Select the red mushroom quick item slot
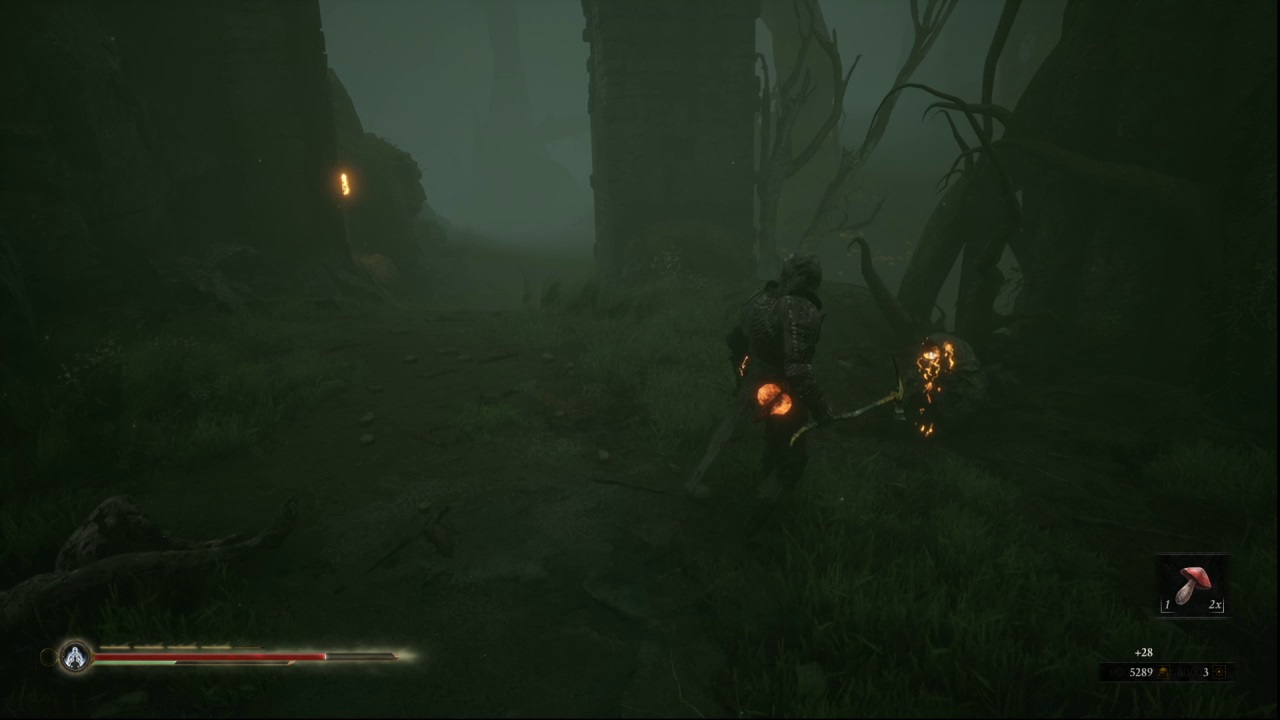Image resolution: width=1280 pixels, height=720 pixels. [1192, 585]
